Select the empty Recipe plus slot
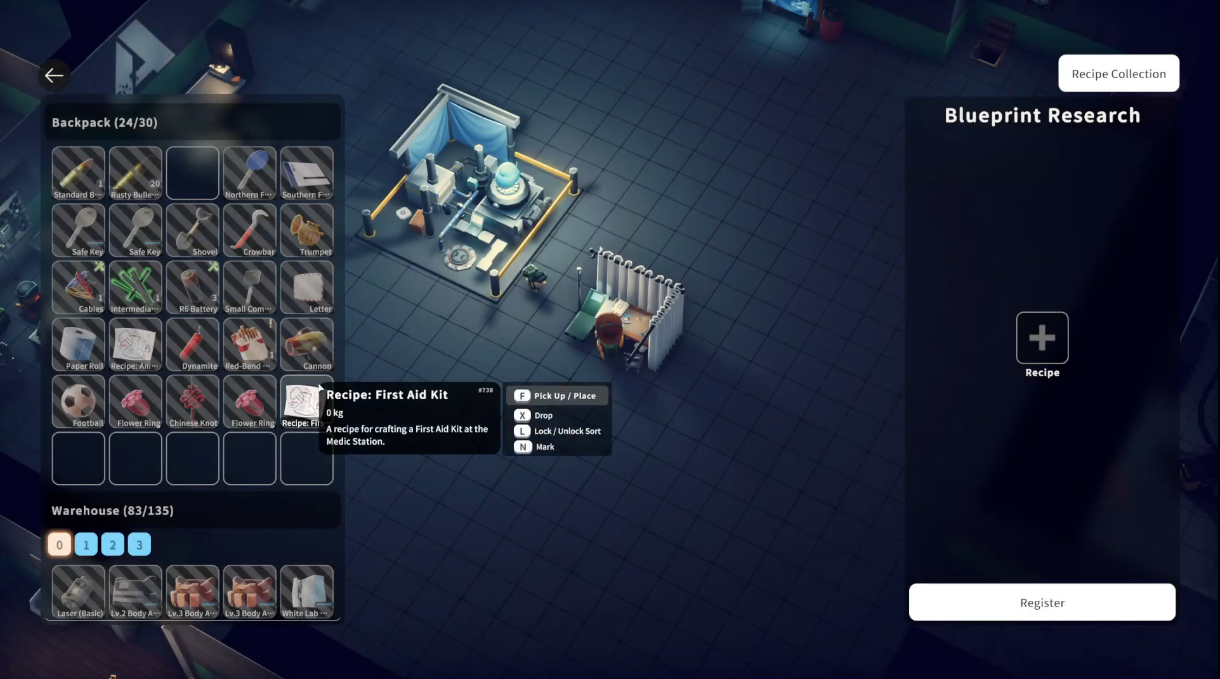Viewport: 1220px width, 679px height. click(1042, 338)
